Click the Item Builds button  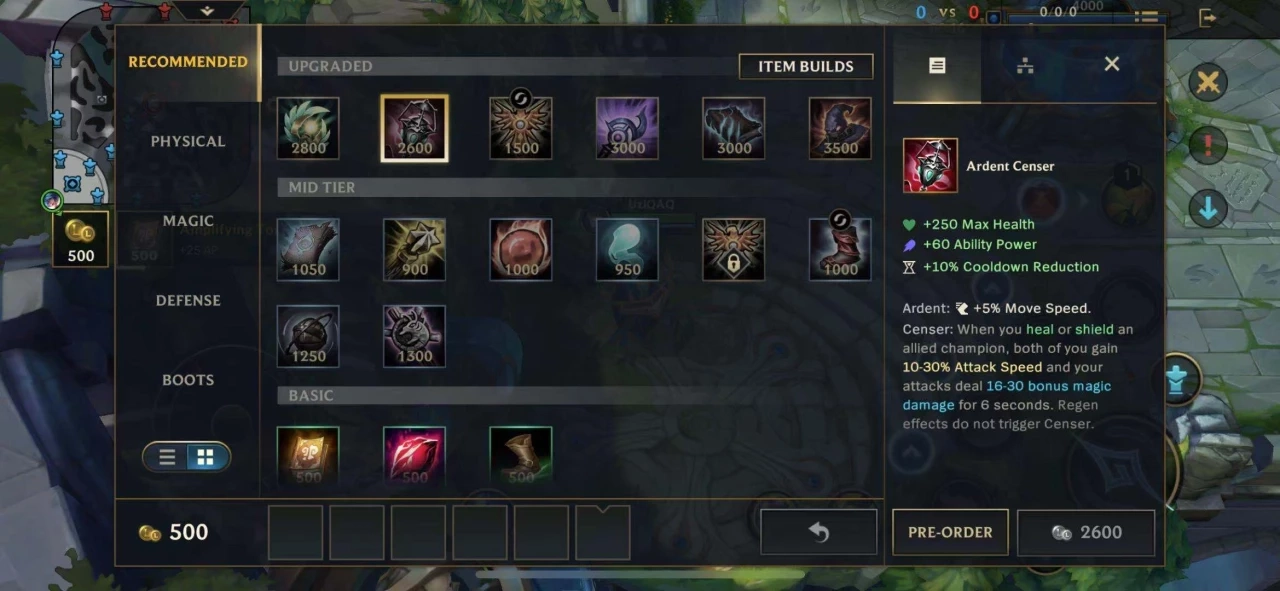[805, 66]
